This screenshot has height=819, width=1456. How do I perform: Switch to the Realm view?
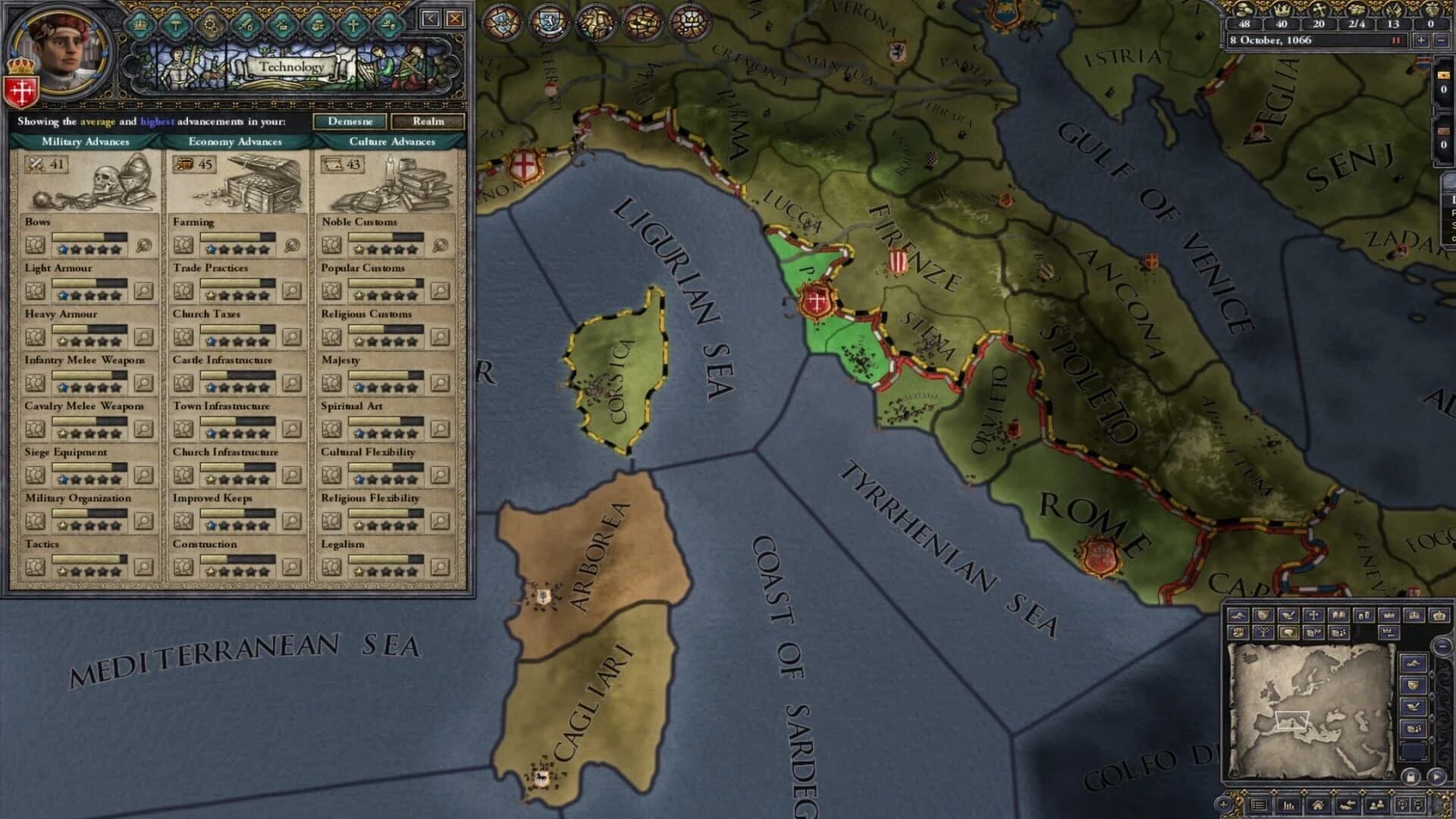point(430,121)
